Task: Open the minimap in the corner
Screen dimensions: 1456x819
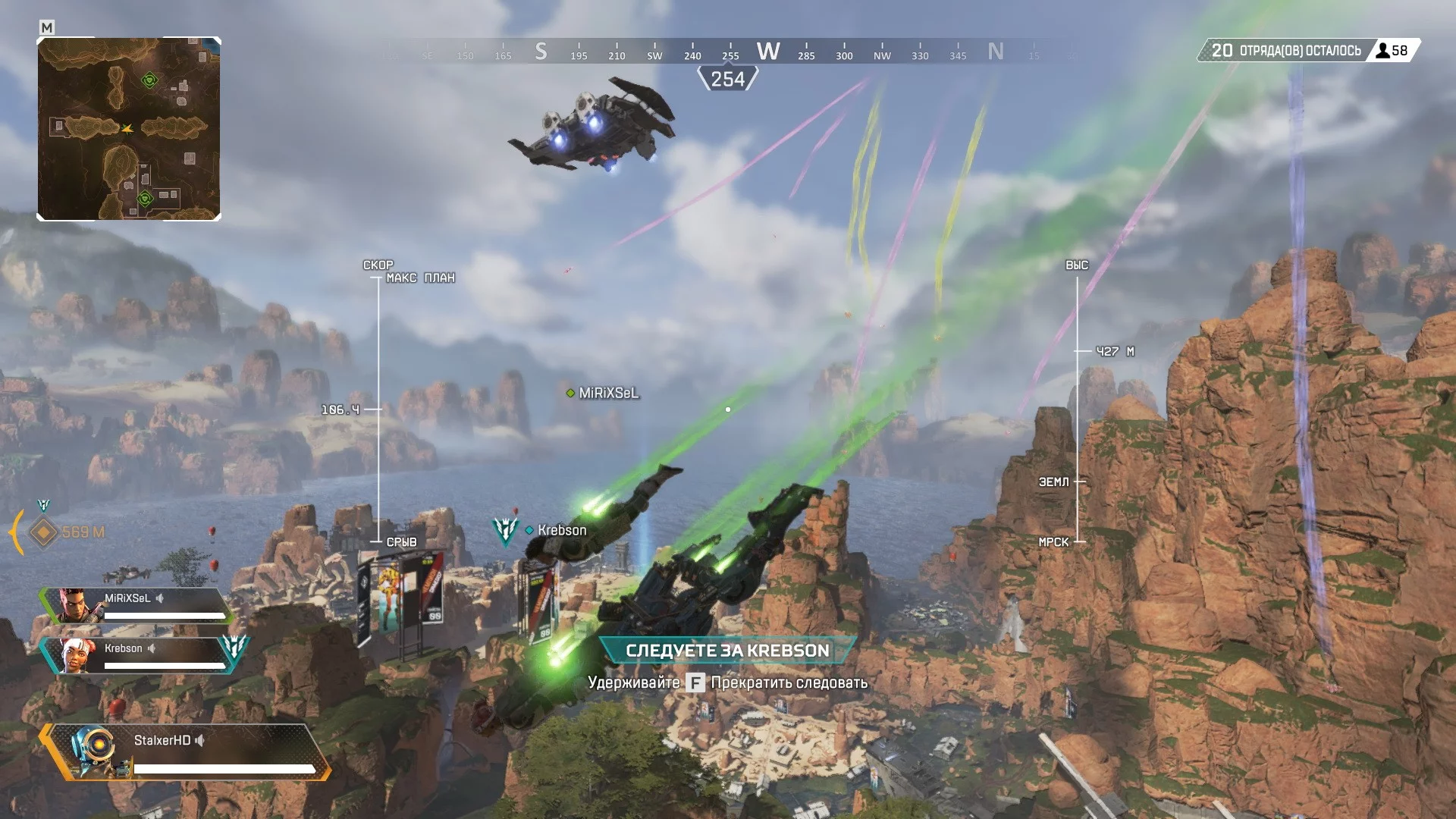Action: point(129,129)
